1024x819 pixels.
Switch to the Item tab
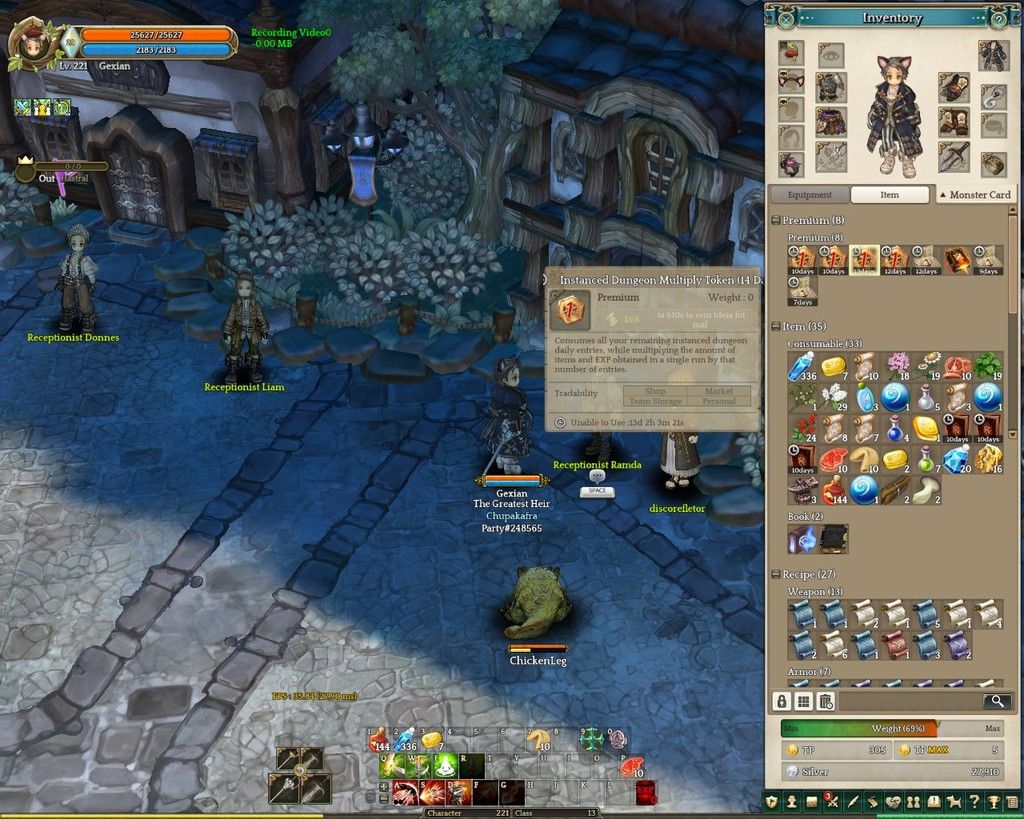point(889,195)
